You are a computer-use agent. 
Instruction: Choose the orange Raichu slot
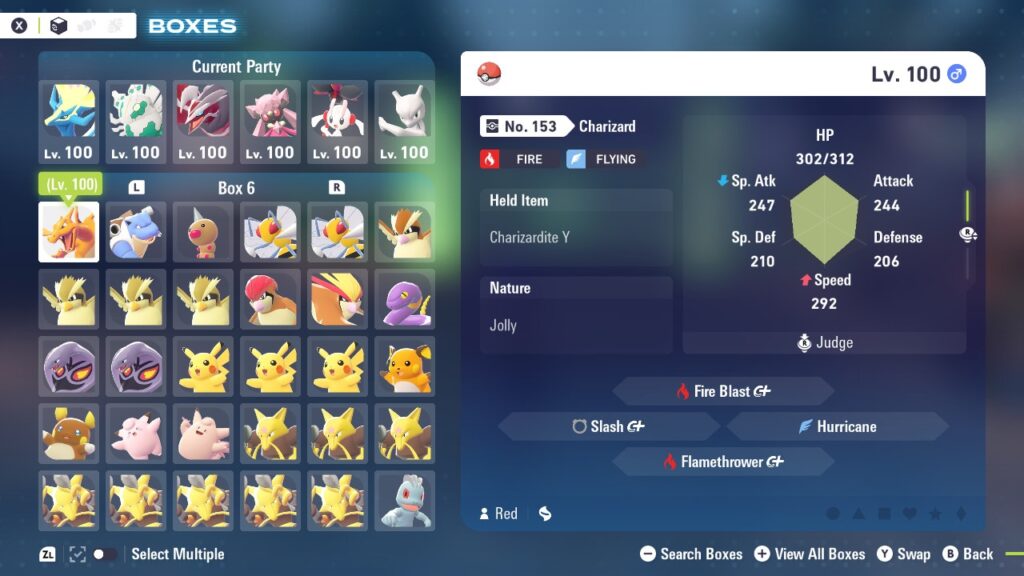coord(405,365)
